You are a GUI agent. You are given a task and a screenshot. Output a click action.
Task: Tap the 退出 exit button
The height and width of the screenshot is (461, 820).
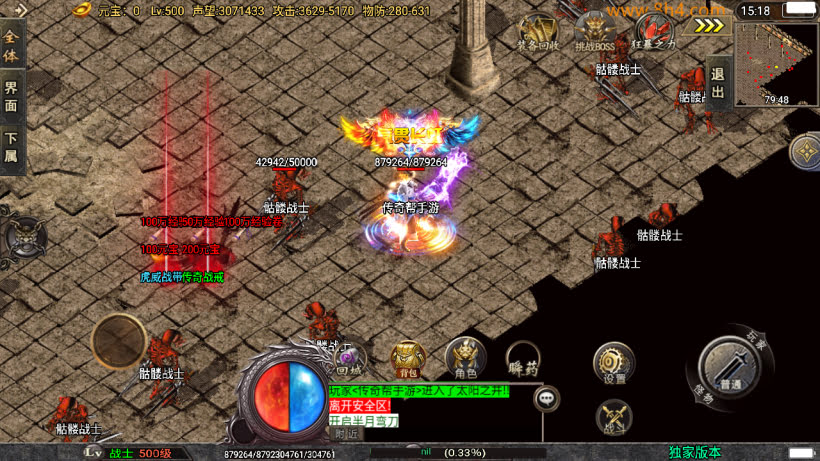click(717, 82)
